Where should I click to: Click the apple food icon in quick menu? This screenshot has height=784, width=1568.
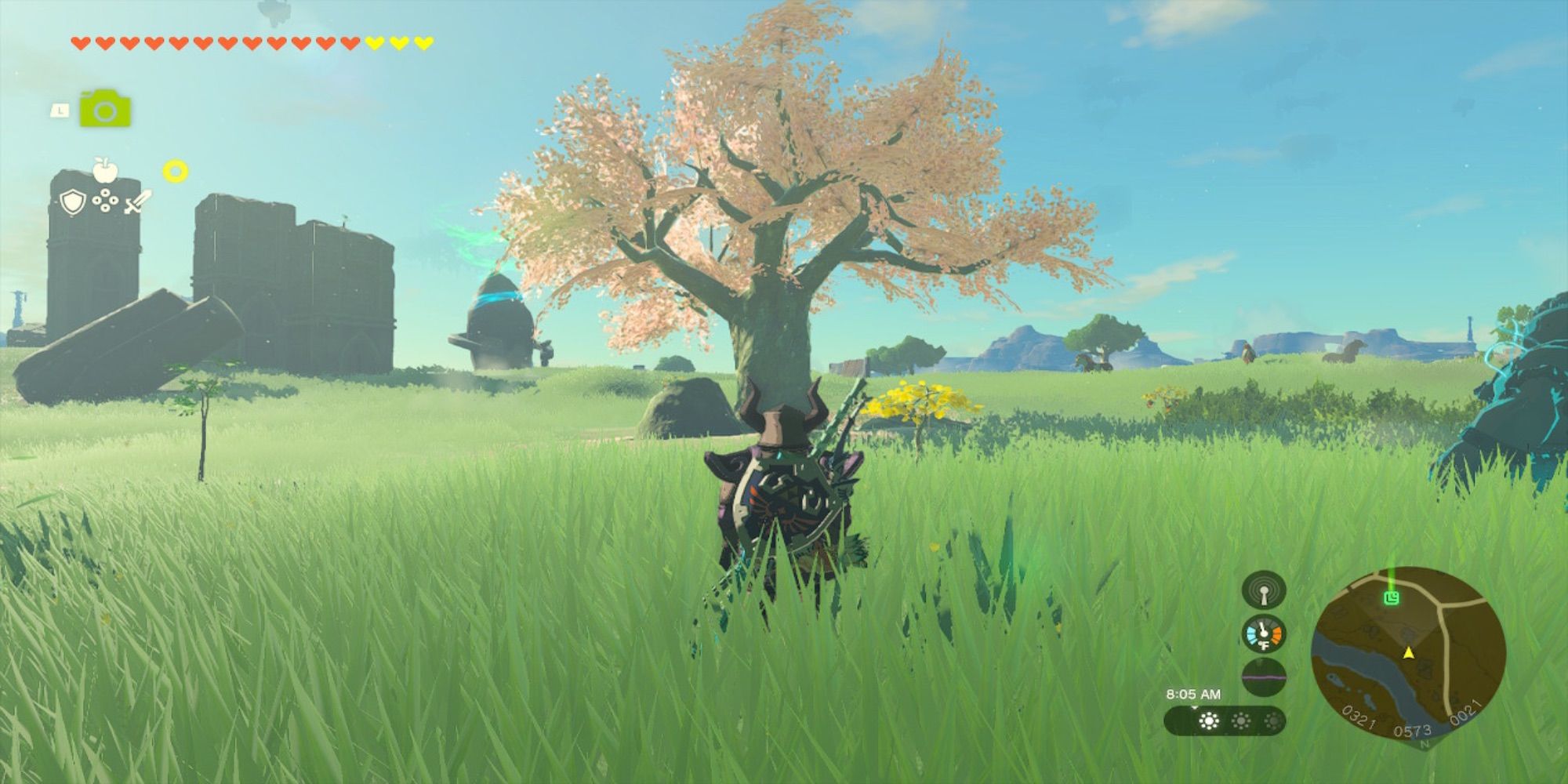click(x=105, y=171)
